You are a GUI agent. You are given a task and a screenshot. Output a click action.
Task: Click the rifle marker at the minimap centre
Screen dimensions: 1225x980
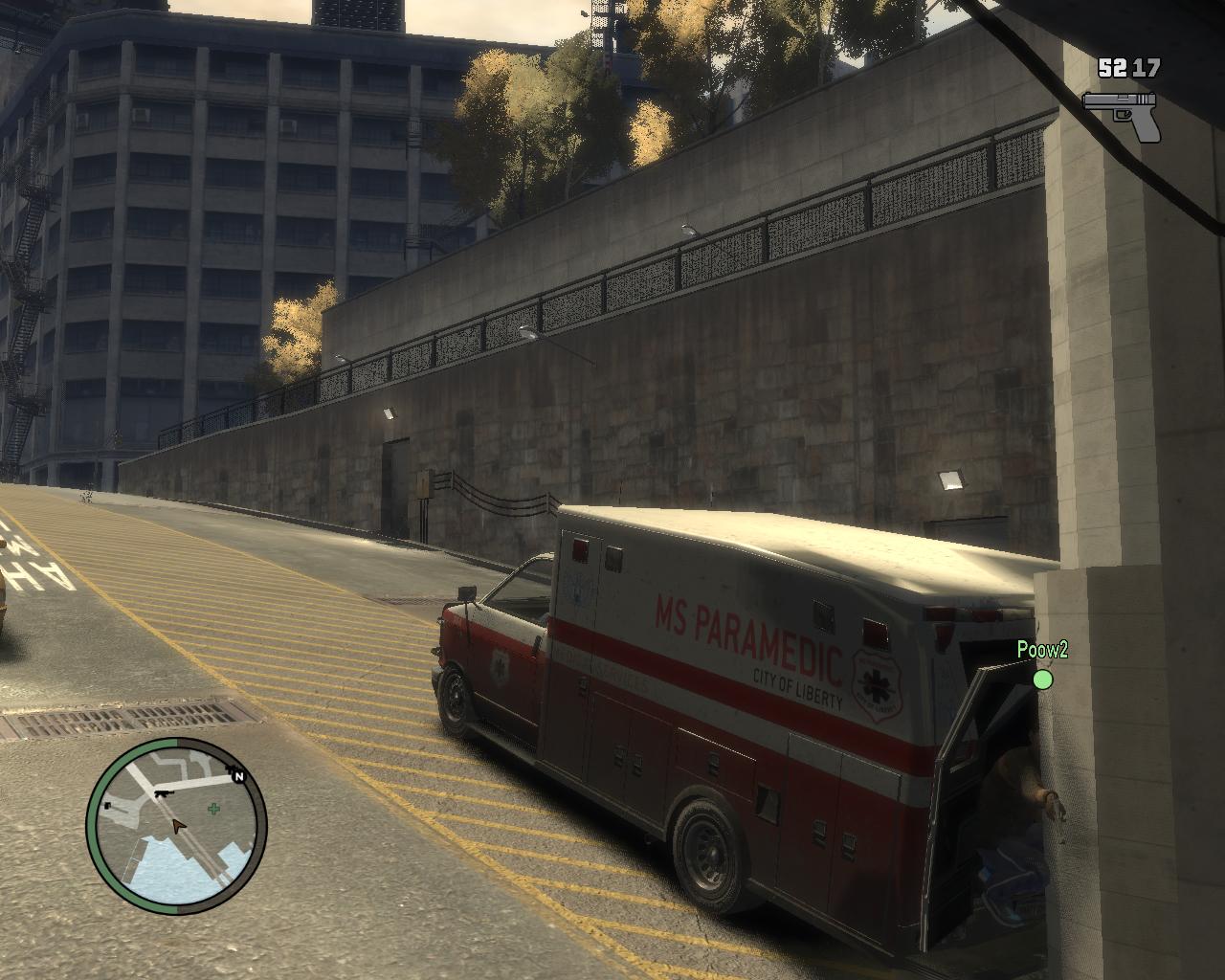(164, 793)
